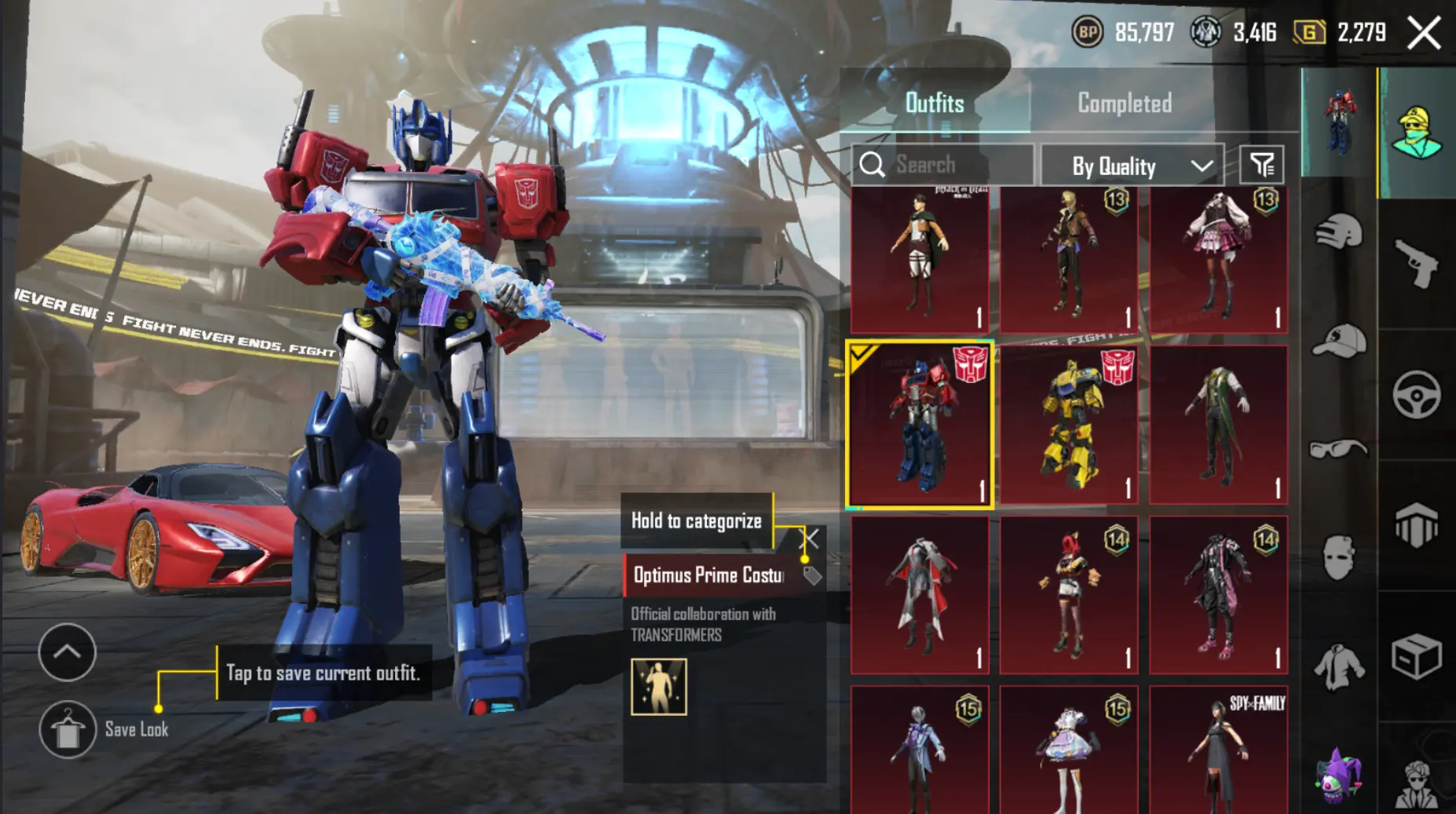Pick the SPY×FAMILY black dress outfit
This screenshot has width=1456, height=814.
tap(1218, 750)
